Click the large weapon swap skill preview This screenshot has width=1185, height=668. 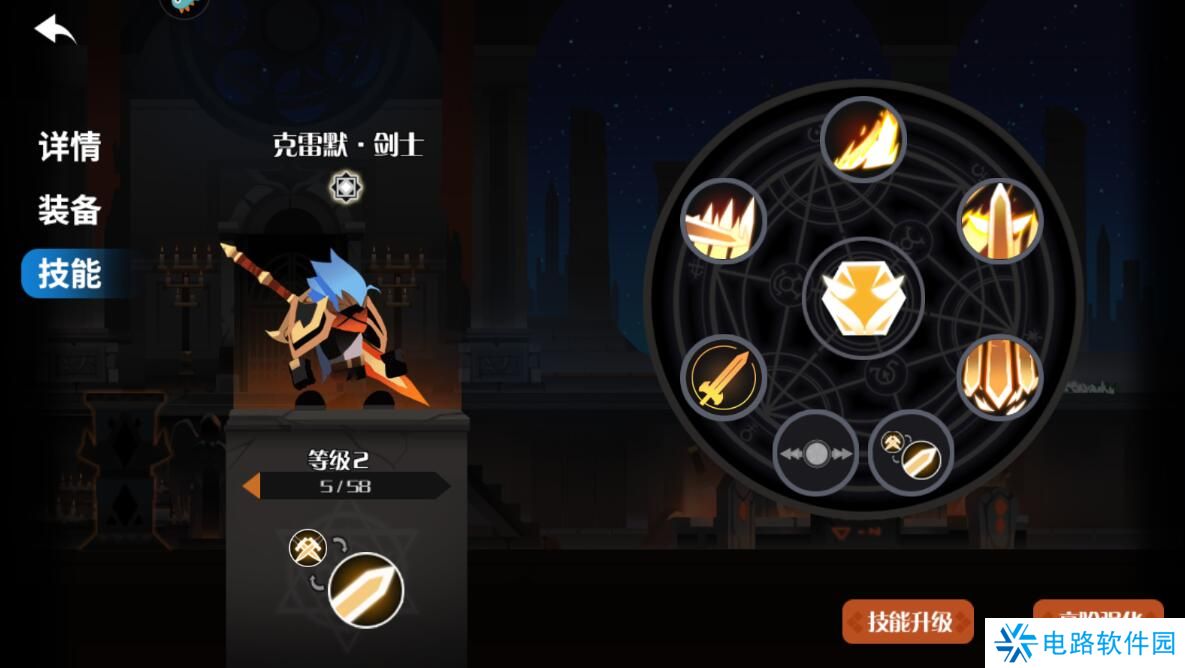pyautogui.click(x=364, y=589)
